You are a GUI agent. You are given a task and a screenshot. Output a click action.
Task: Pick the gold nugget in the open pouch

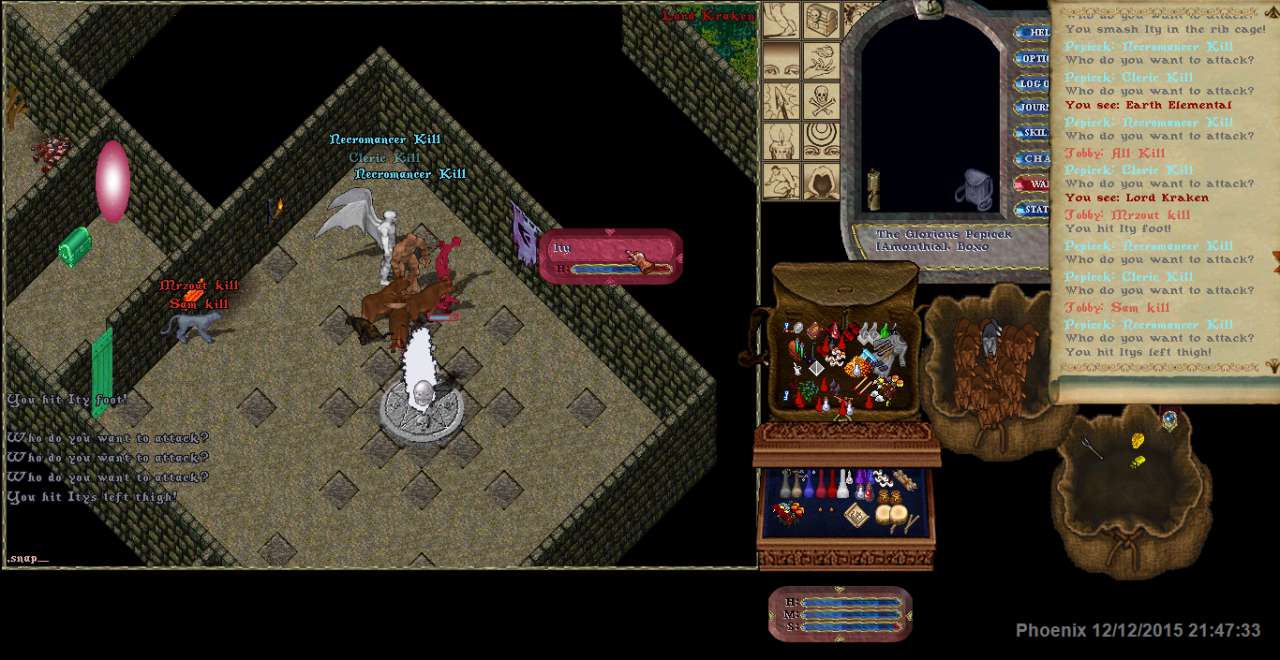pos(1137,441)
